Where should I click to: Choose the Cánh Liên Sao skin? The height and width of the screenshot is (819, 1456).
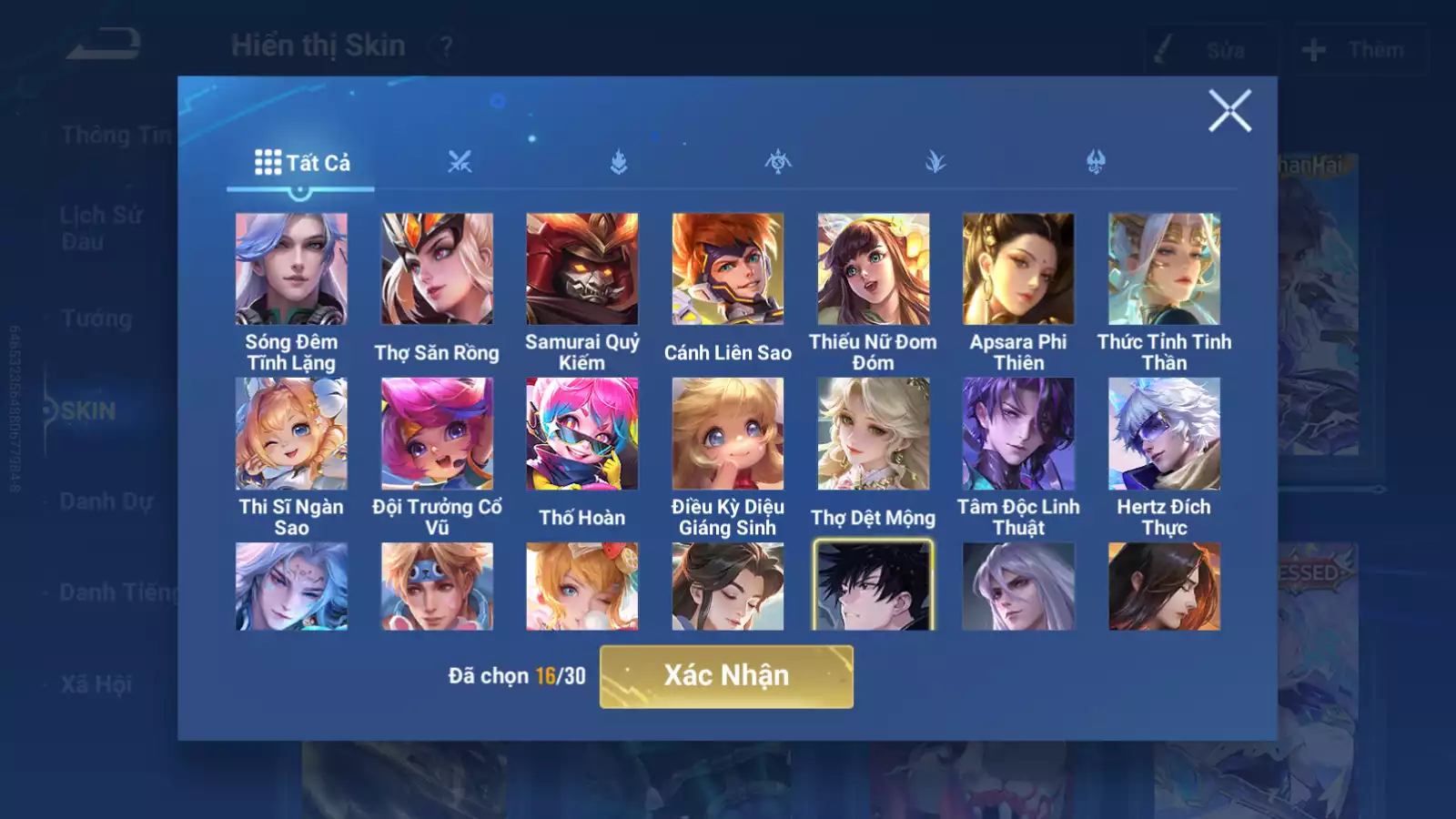[x=728, y=269]
